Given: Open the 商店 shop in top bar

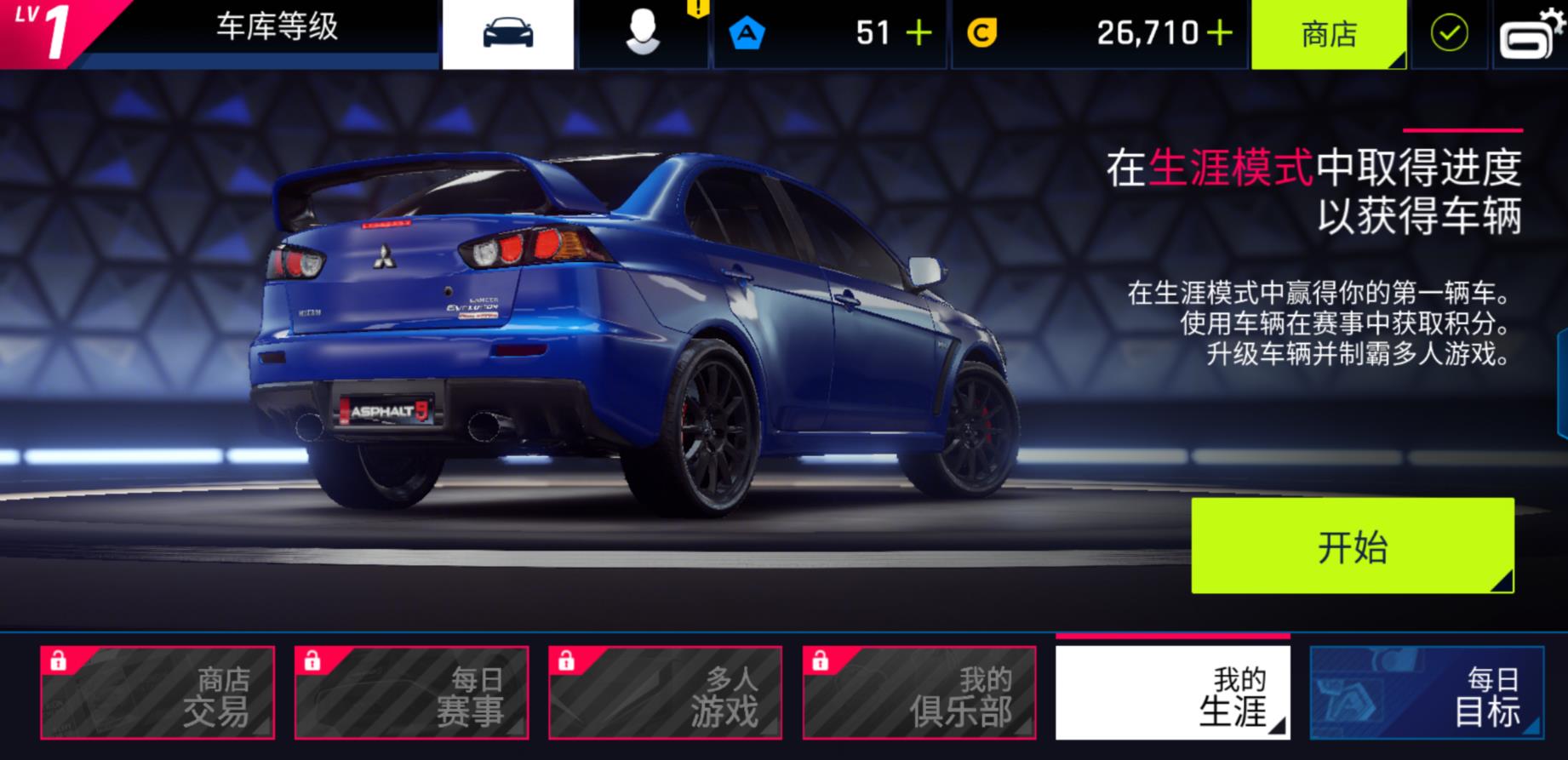Looking at the screenshot, I should (x=1328, y=34).
